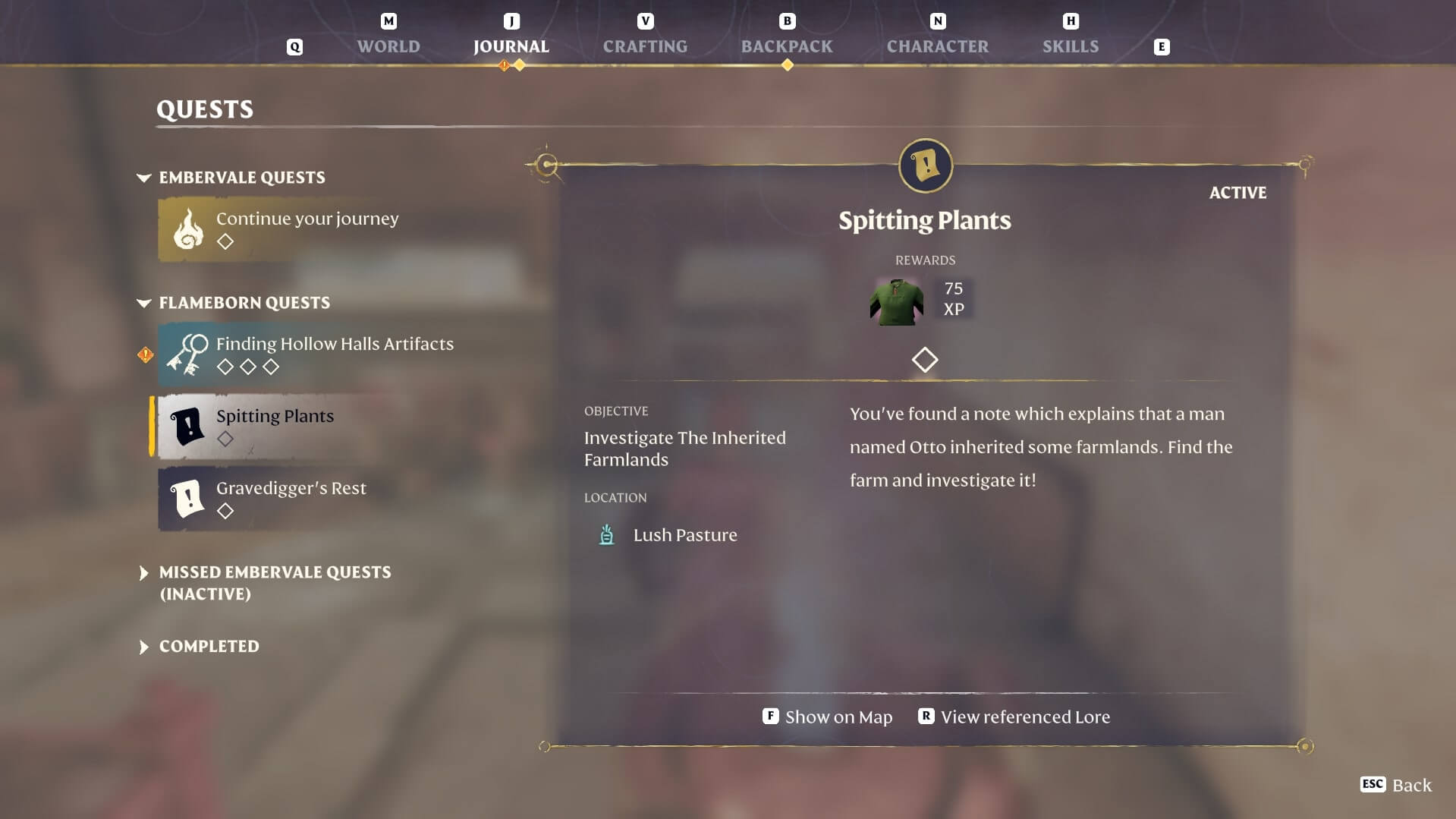Click the Lush Pasture location icon

606,534
